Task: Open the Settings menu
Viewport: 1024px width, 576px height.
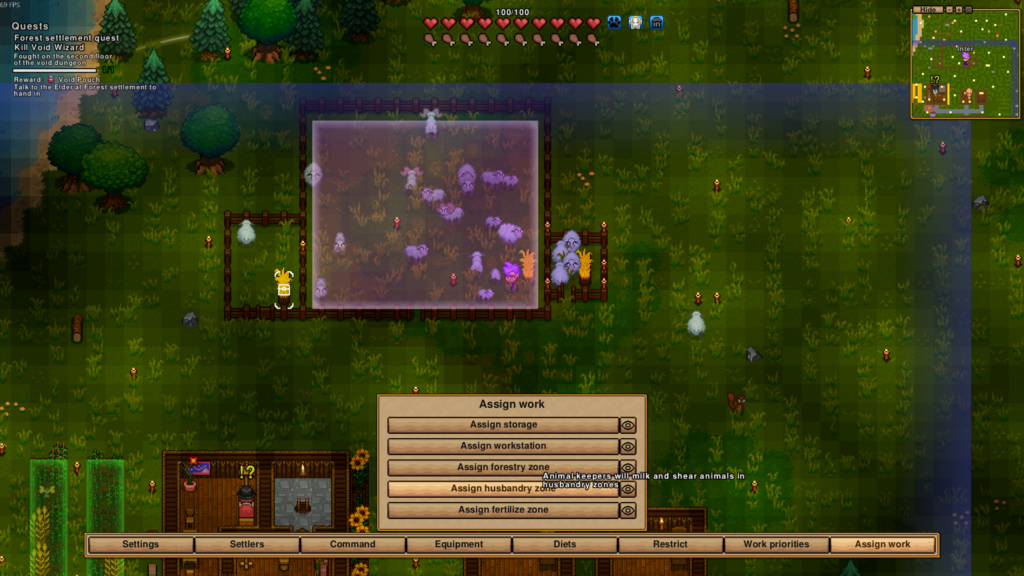Action: [140, 544]
